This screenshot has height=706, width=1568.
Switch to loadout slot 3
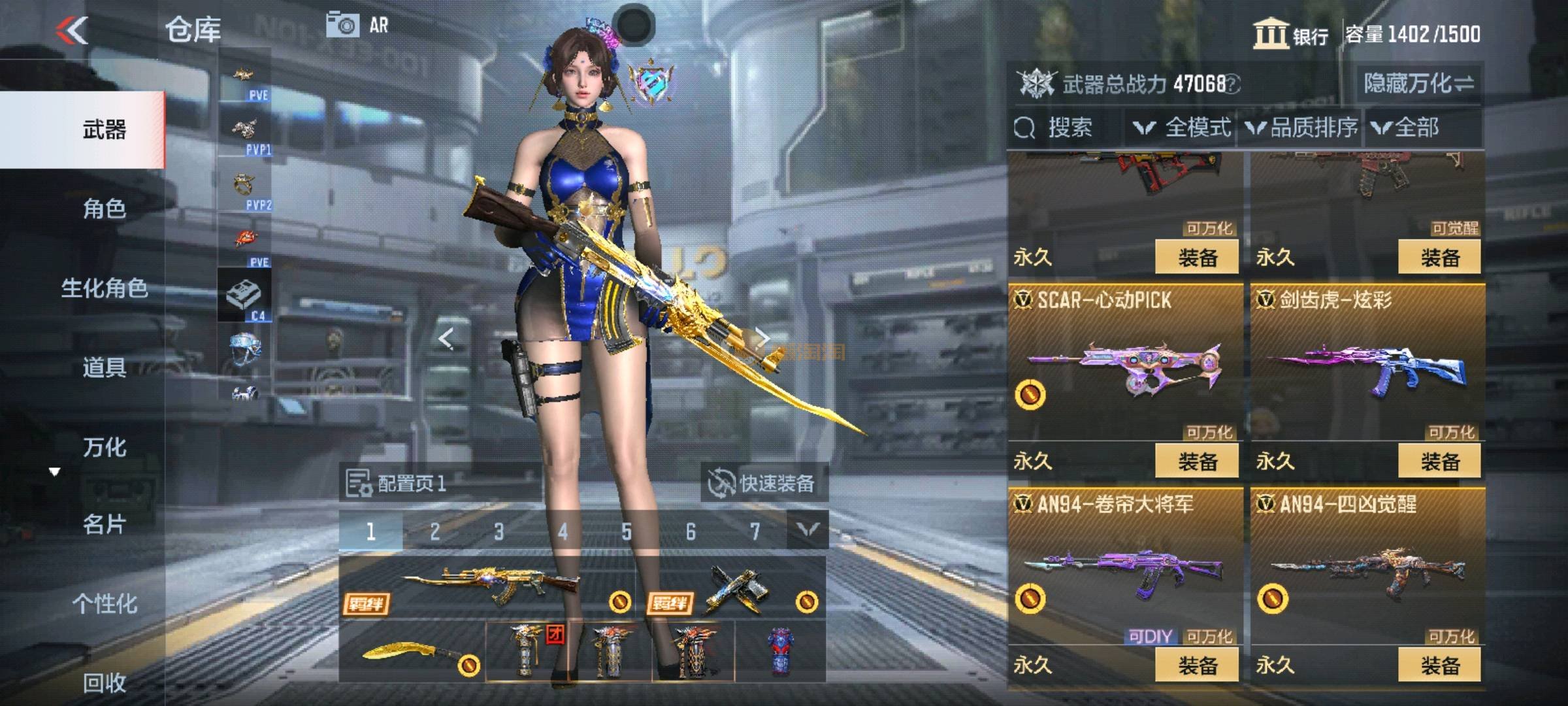click(498, 531)
